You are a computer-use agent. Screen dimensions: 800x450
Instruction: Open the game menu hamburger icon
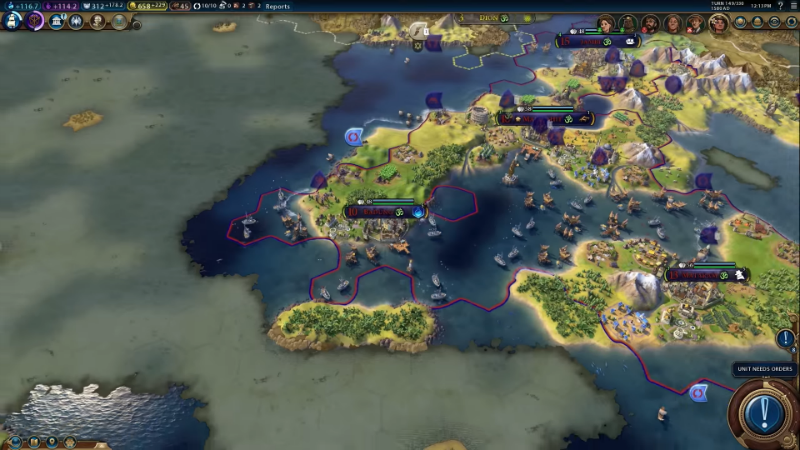(x=793, y=6)
